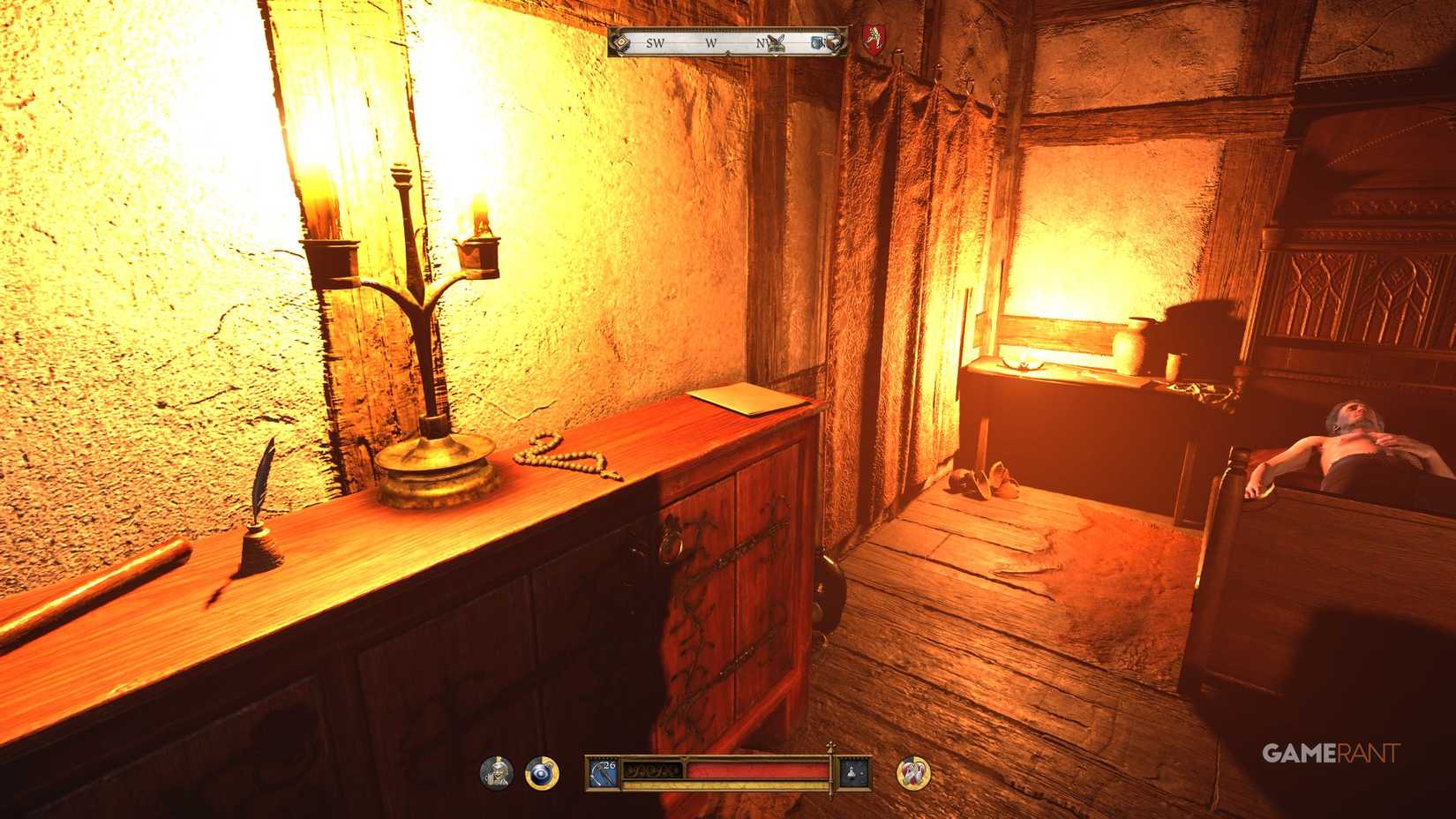Click the right end ornament of the compass
This screenshot has width=1456, height=819.
[844, 41]
